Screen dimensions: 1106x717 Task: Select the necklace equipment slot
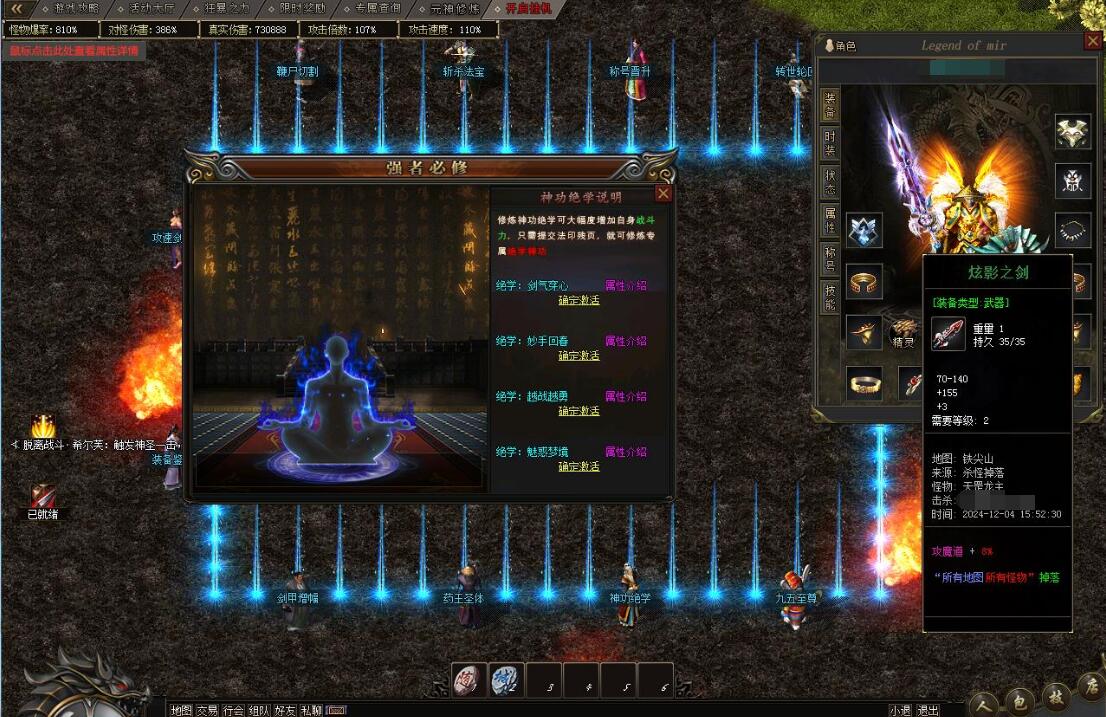click(1073, 229)
